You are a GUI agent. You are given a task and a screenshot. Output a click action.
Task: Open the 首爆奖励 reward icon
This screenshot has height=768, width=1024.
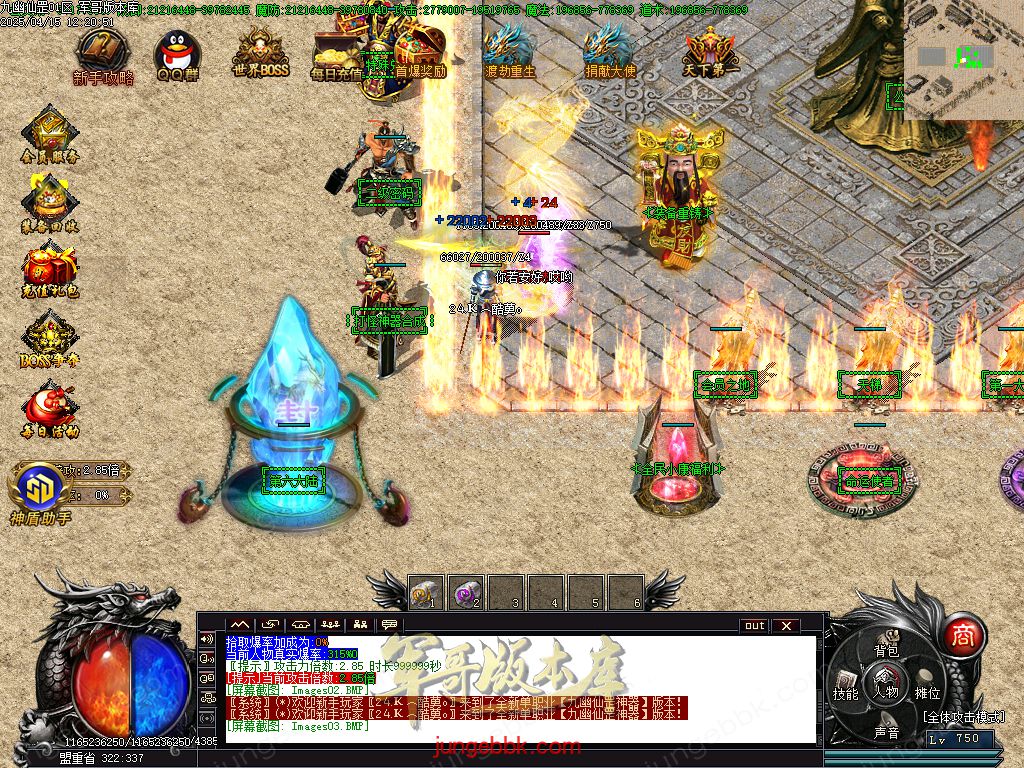(x=420, y=48)
